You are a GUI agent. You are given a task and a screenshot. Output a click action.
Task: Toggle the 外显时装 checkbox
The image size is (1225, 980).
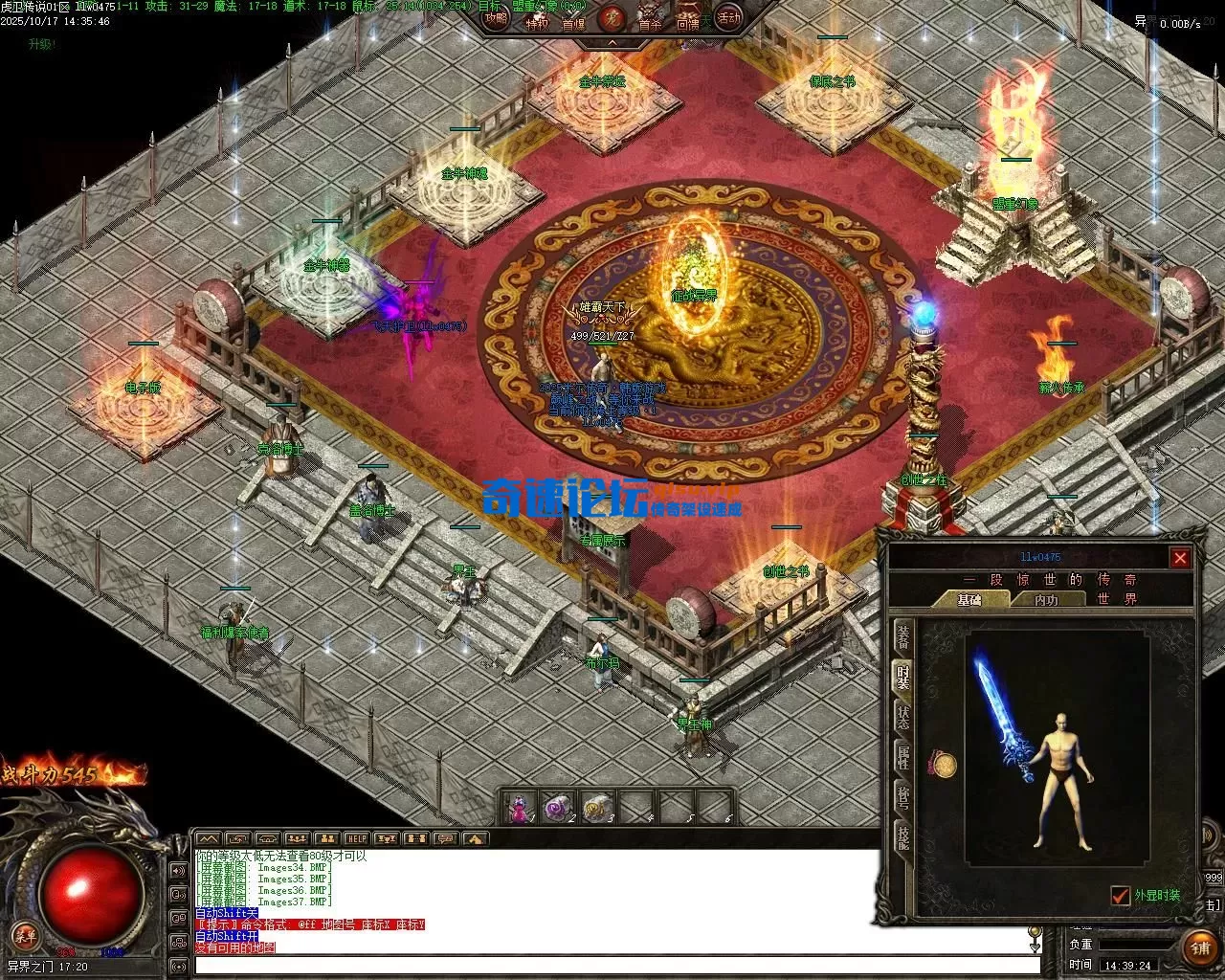click(1121, 896)
